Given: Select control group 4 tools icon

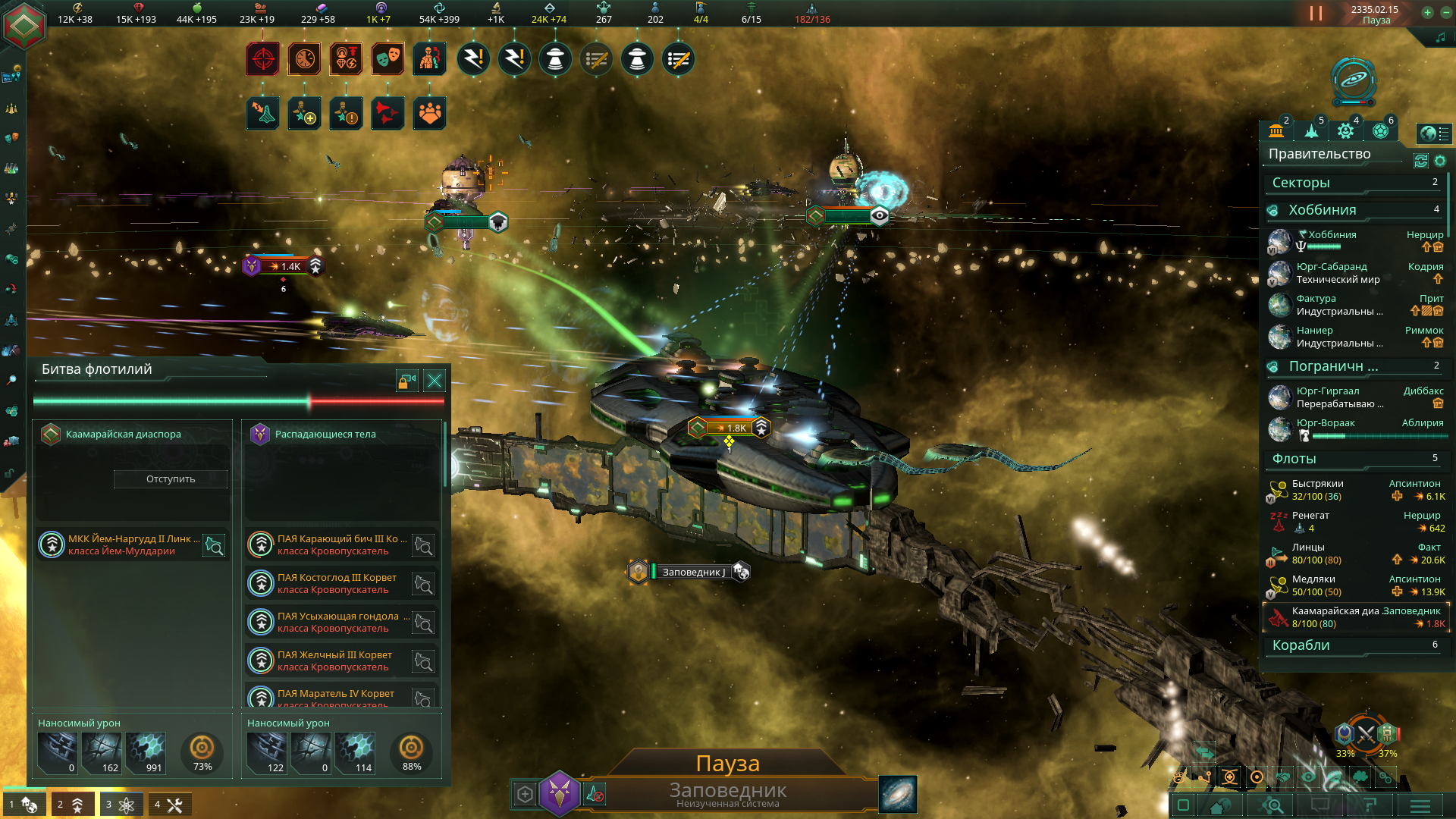Looking at the screenshot, I should [169, 805].
